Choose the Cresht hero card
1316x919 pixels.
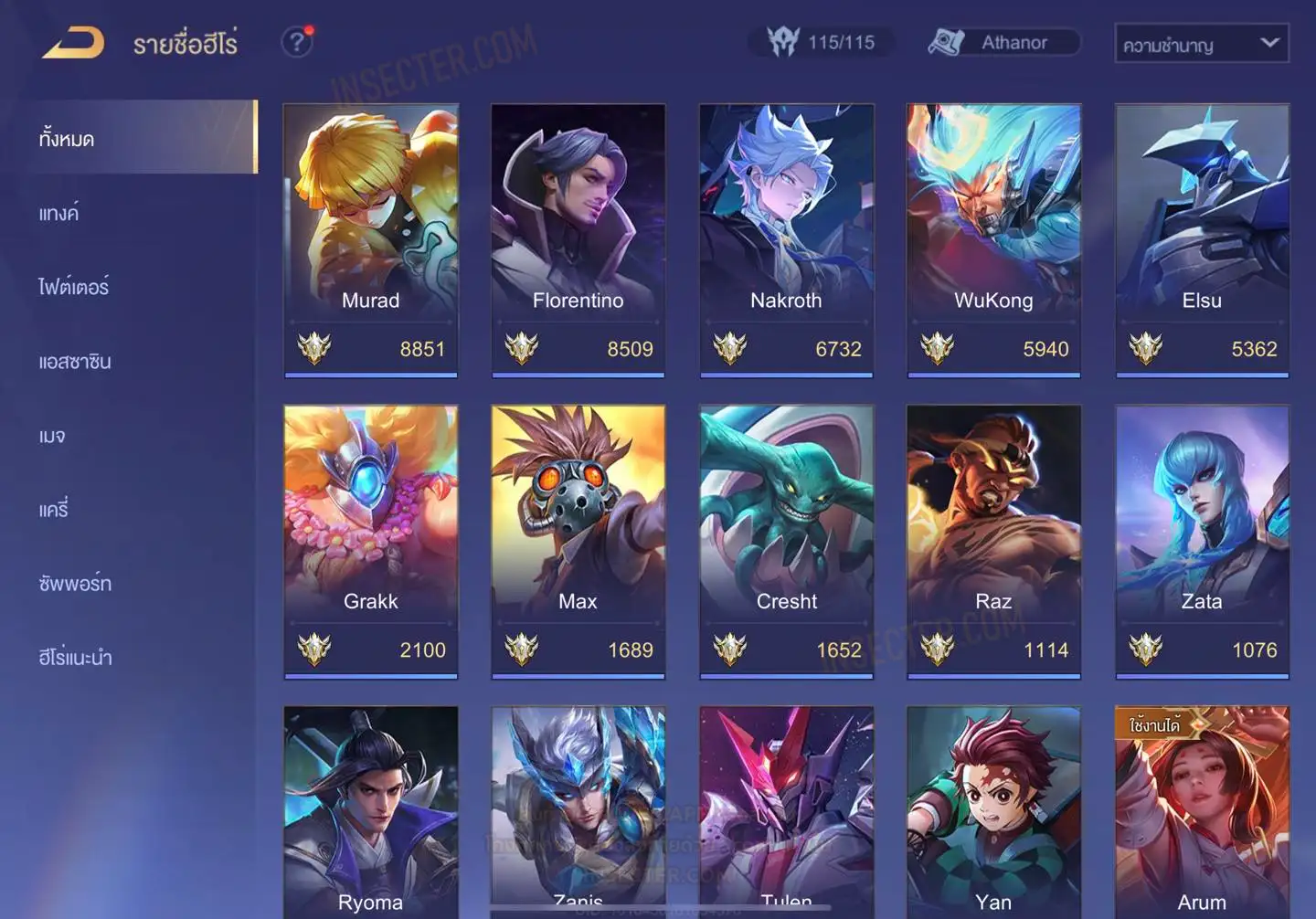786,541
